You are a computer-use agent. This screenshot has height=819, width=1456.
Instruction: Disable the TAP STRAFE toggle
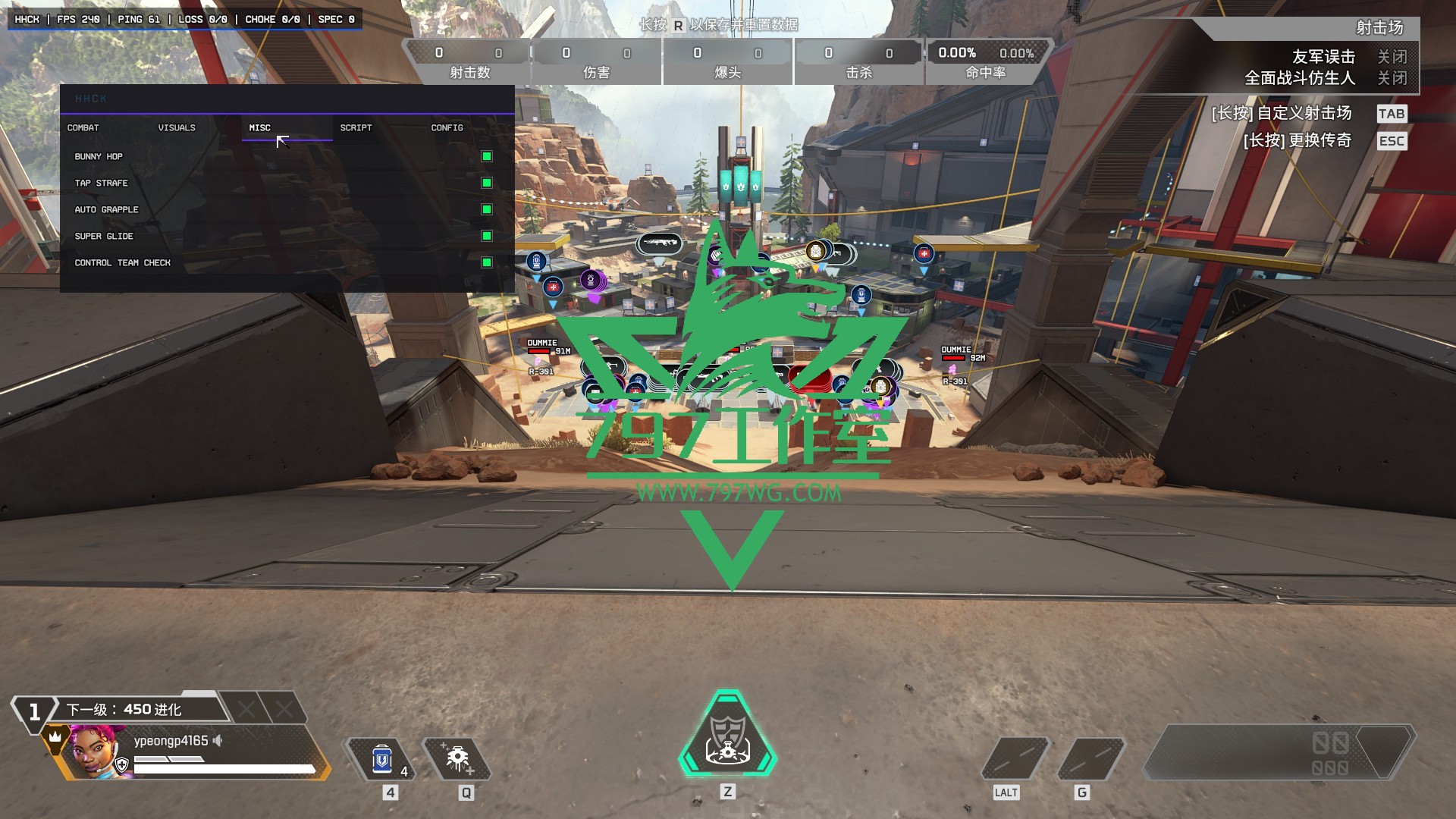click(x=486, y=184)
